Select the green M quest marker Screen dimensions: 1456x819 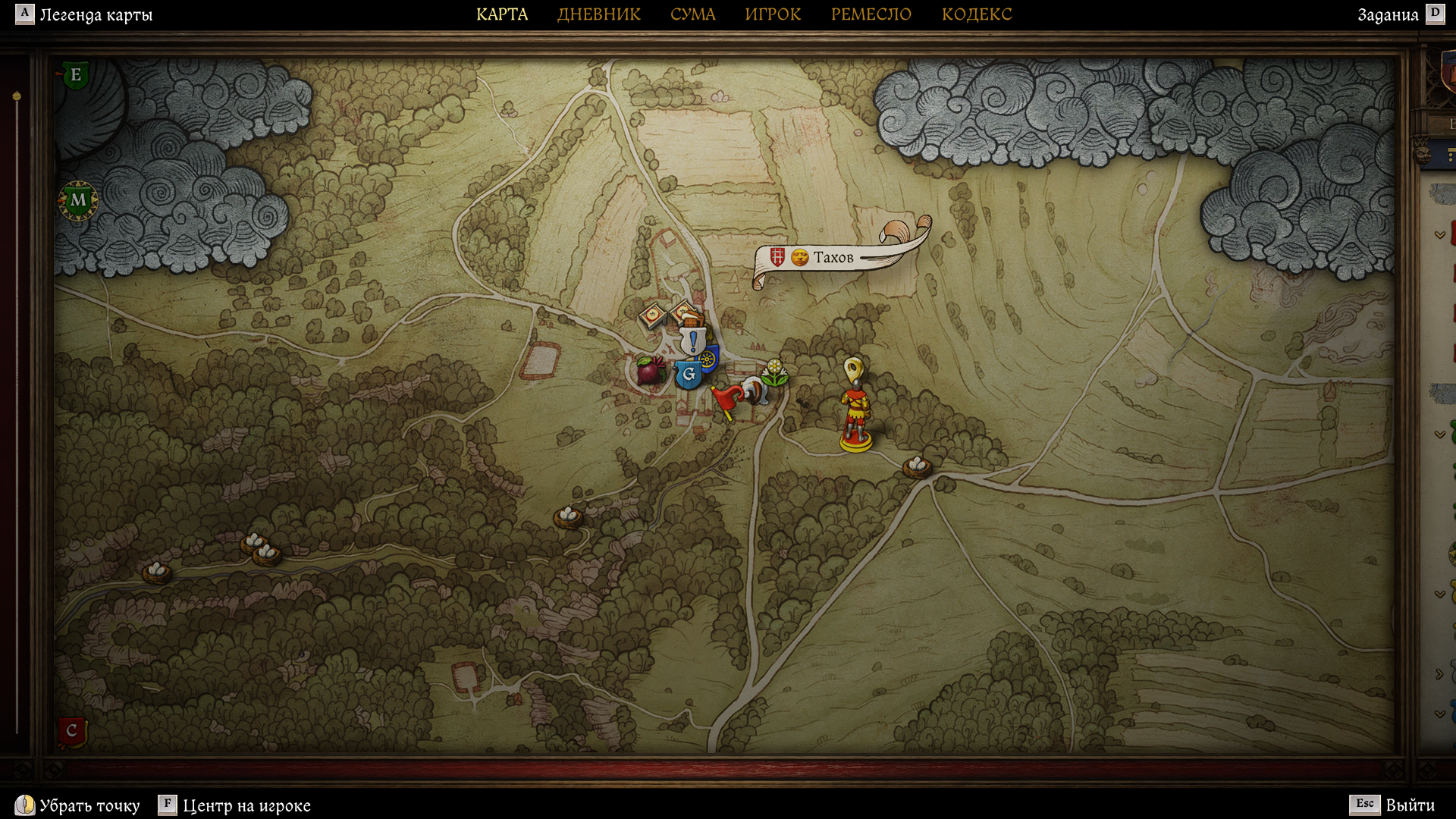[x=78, y=200]
